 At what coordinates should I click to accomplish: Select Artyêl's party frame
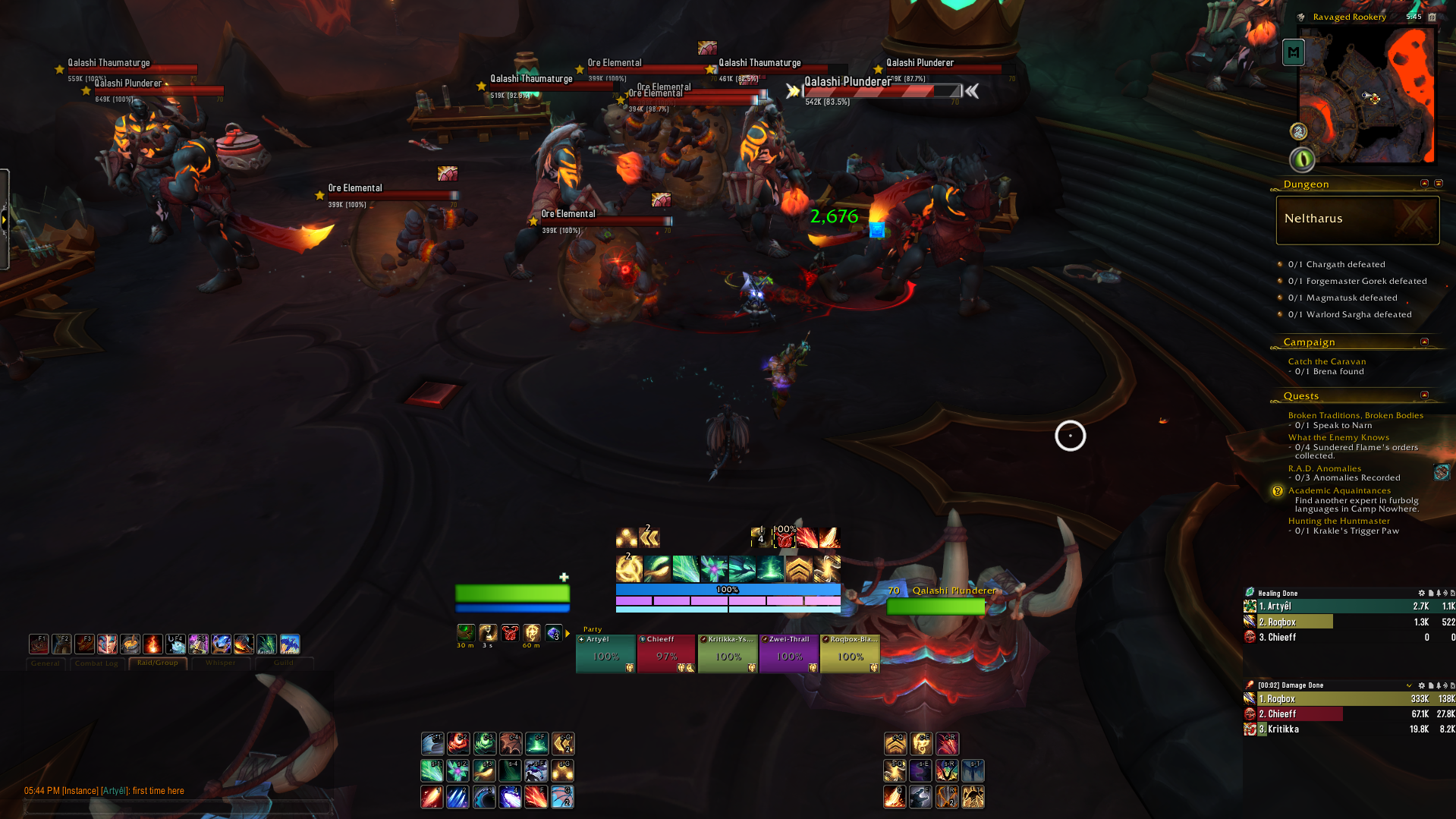coord(605,654)
